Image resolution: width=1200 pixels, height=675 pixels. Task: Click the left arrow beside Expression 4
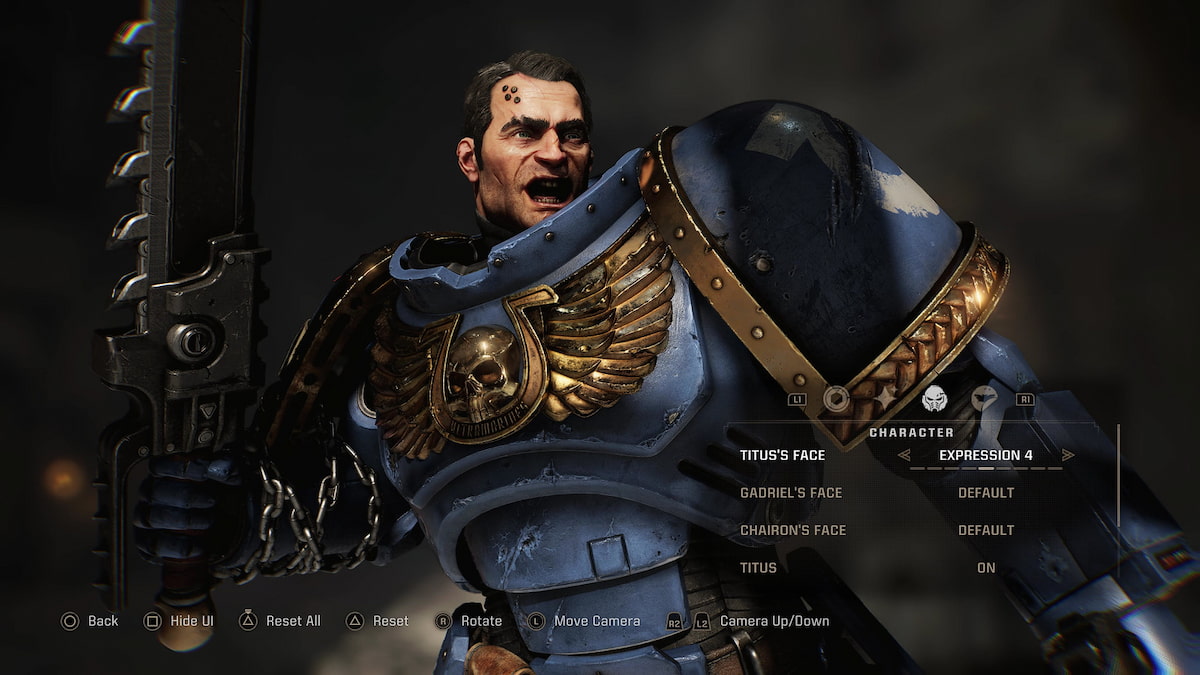(904, 455)
